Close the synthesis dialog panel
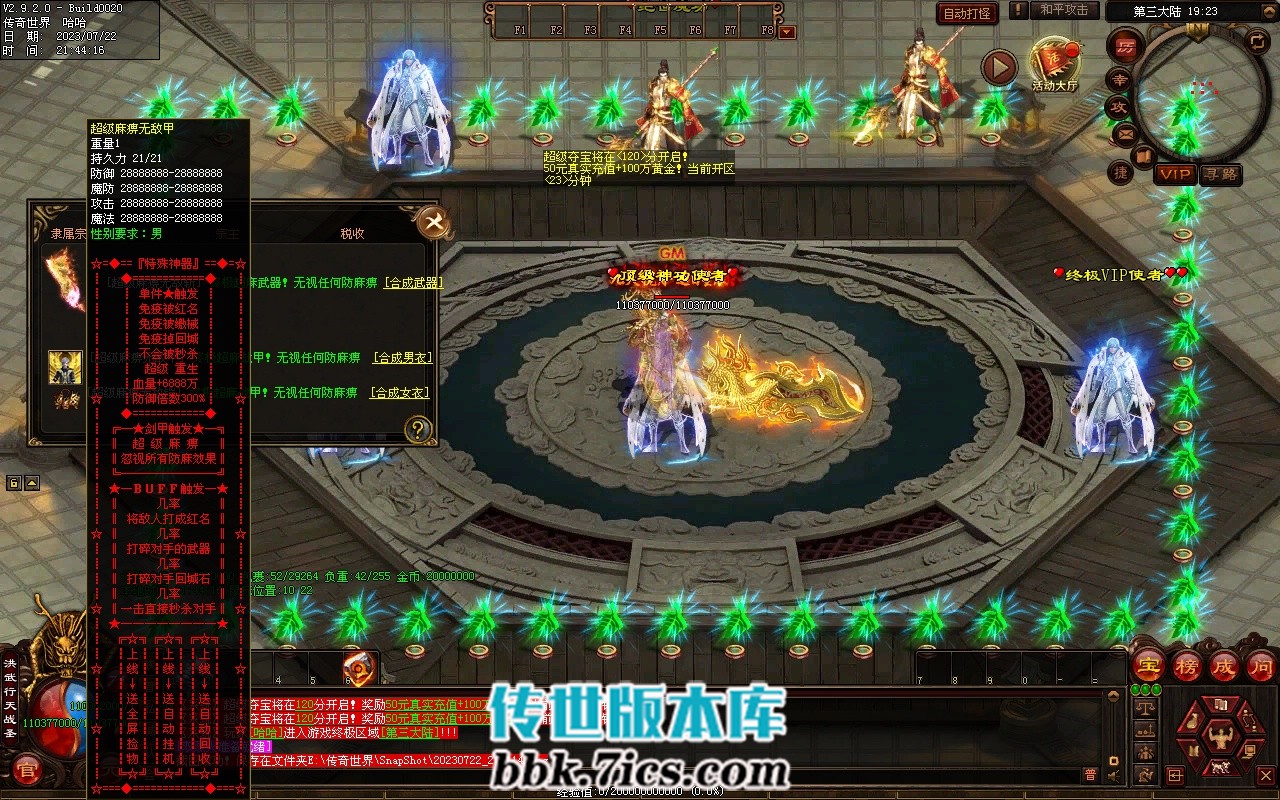This screenshot has height=800, width=1280. point(433,222)
